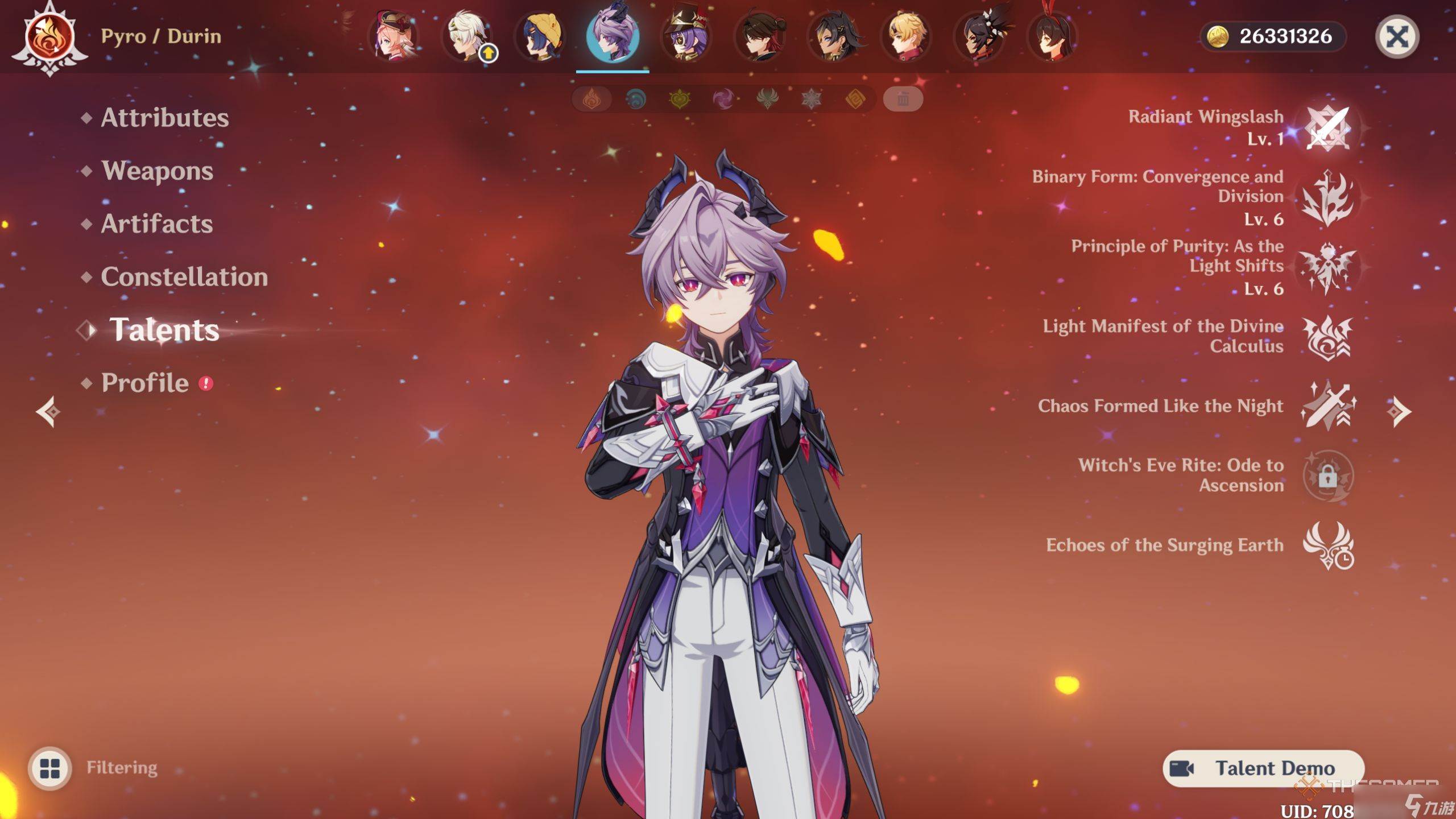Check locked Witch's Eve Rite talent
Viewport: 1456px width, 819px height.
1327,475
